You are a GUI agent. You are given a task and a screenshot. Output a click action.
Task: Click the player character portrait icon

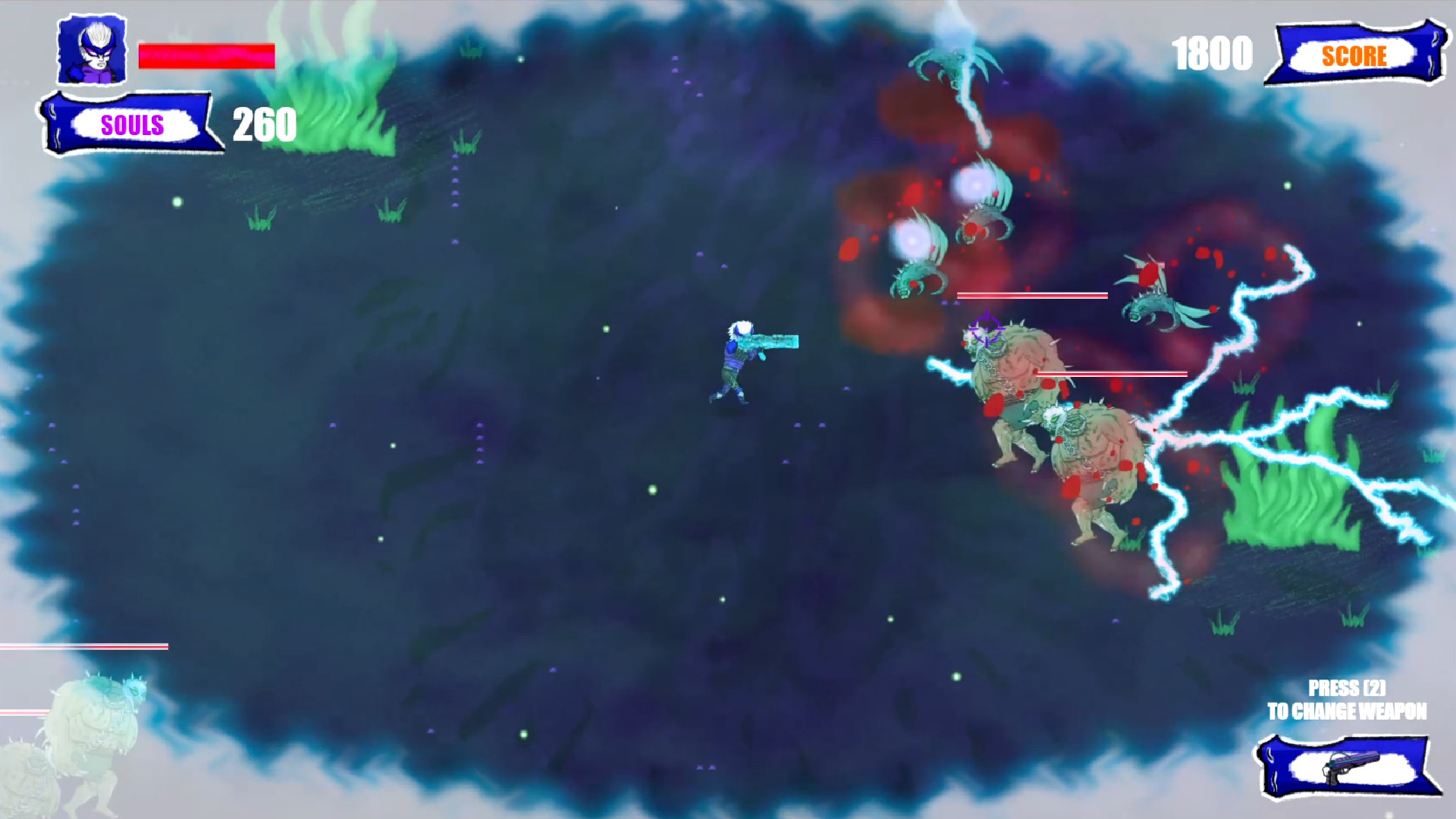click(91, 49)
